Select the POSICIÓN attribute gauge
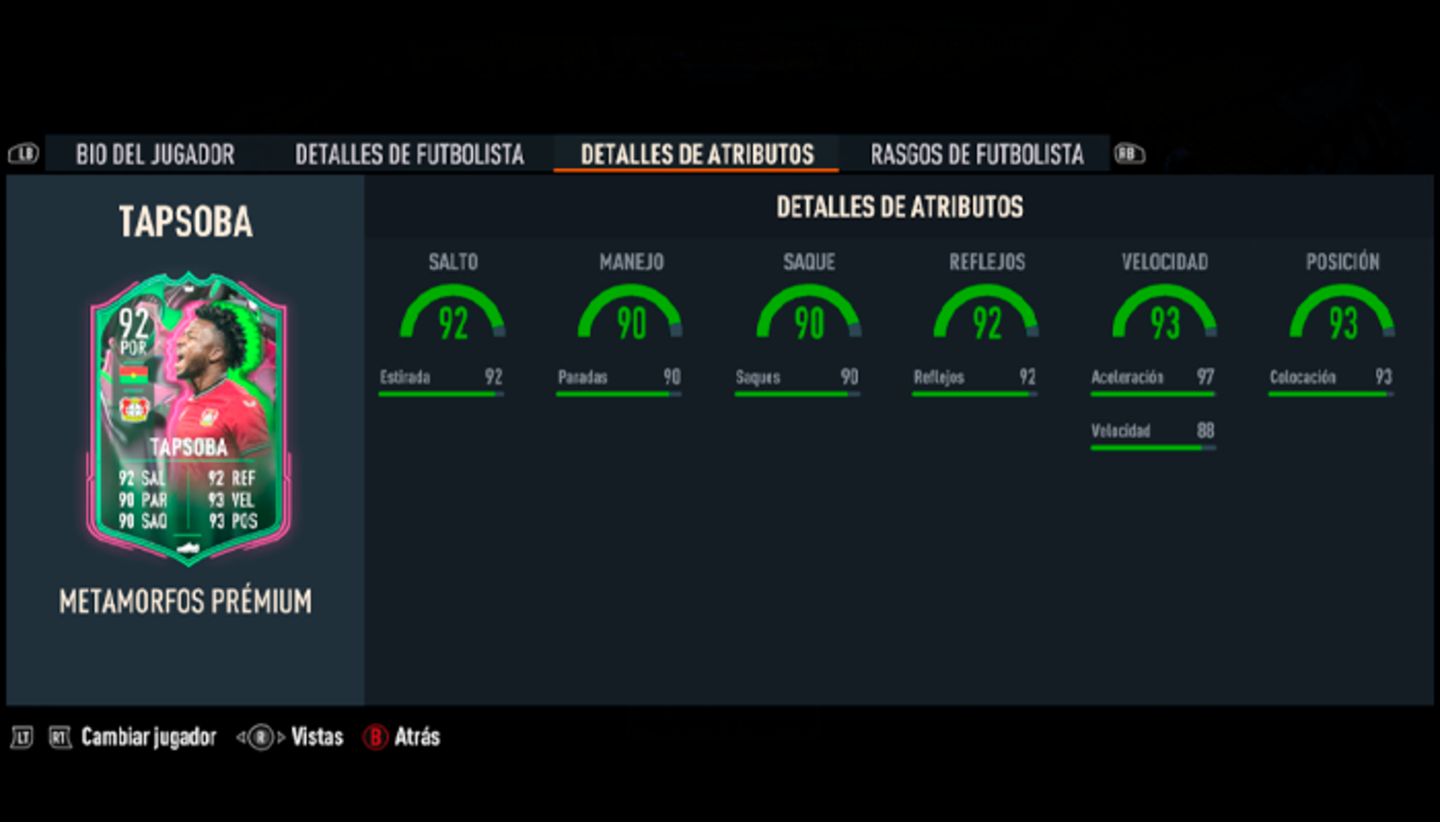1440x822 pixels. tap(1340, 315)
